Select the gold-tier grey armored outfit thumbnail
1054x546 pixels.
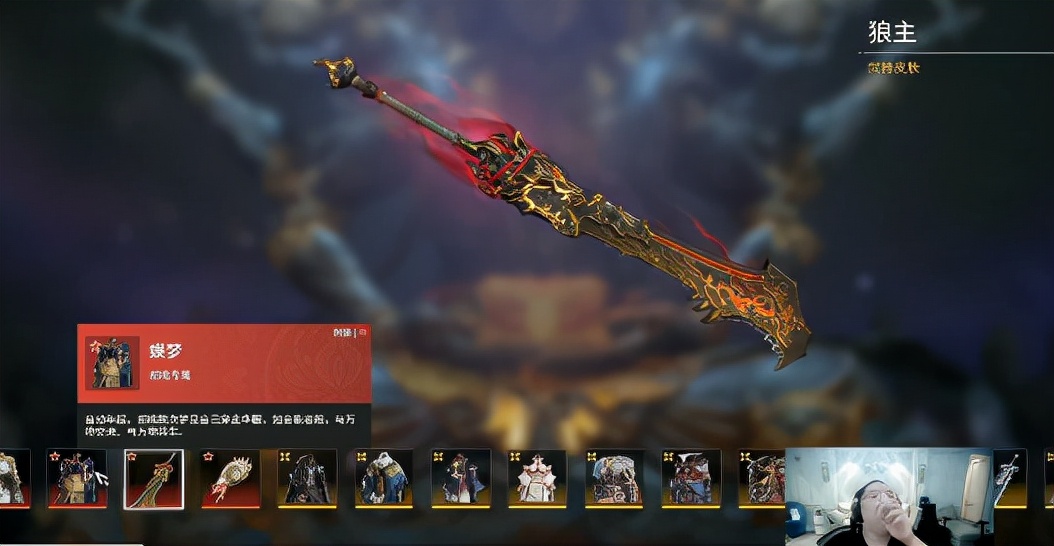point(614,478)
